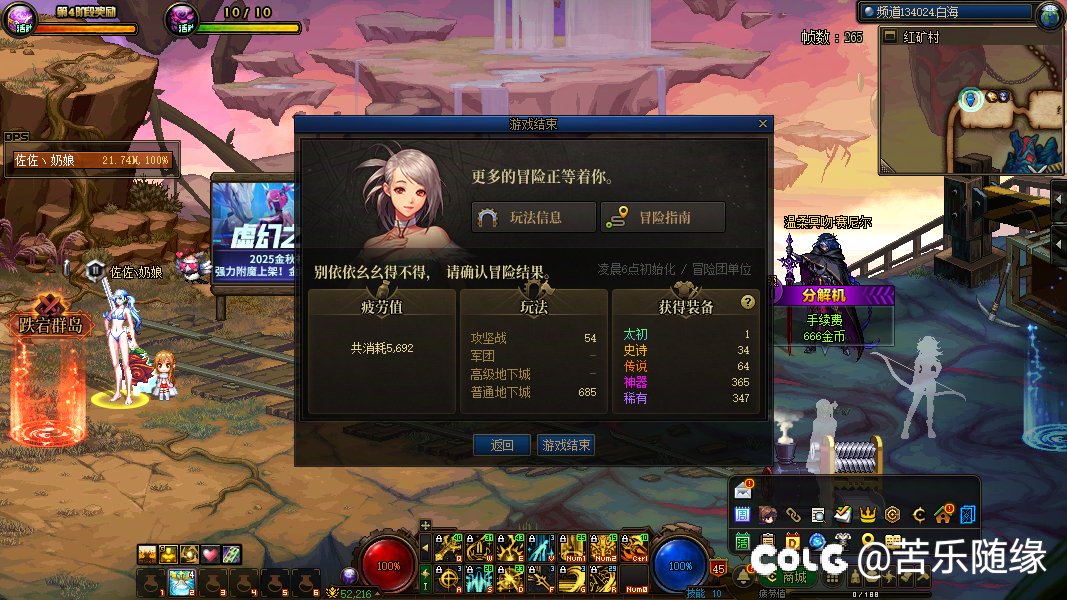1067x600 pixels.
Task: Click the 返回 button
Action: coord(502,445)
